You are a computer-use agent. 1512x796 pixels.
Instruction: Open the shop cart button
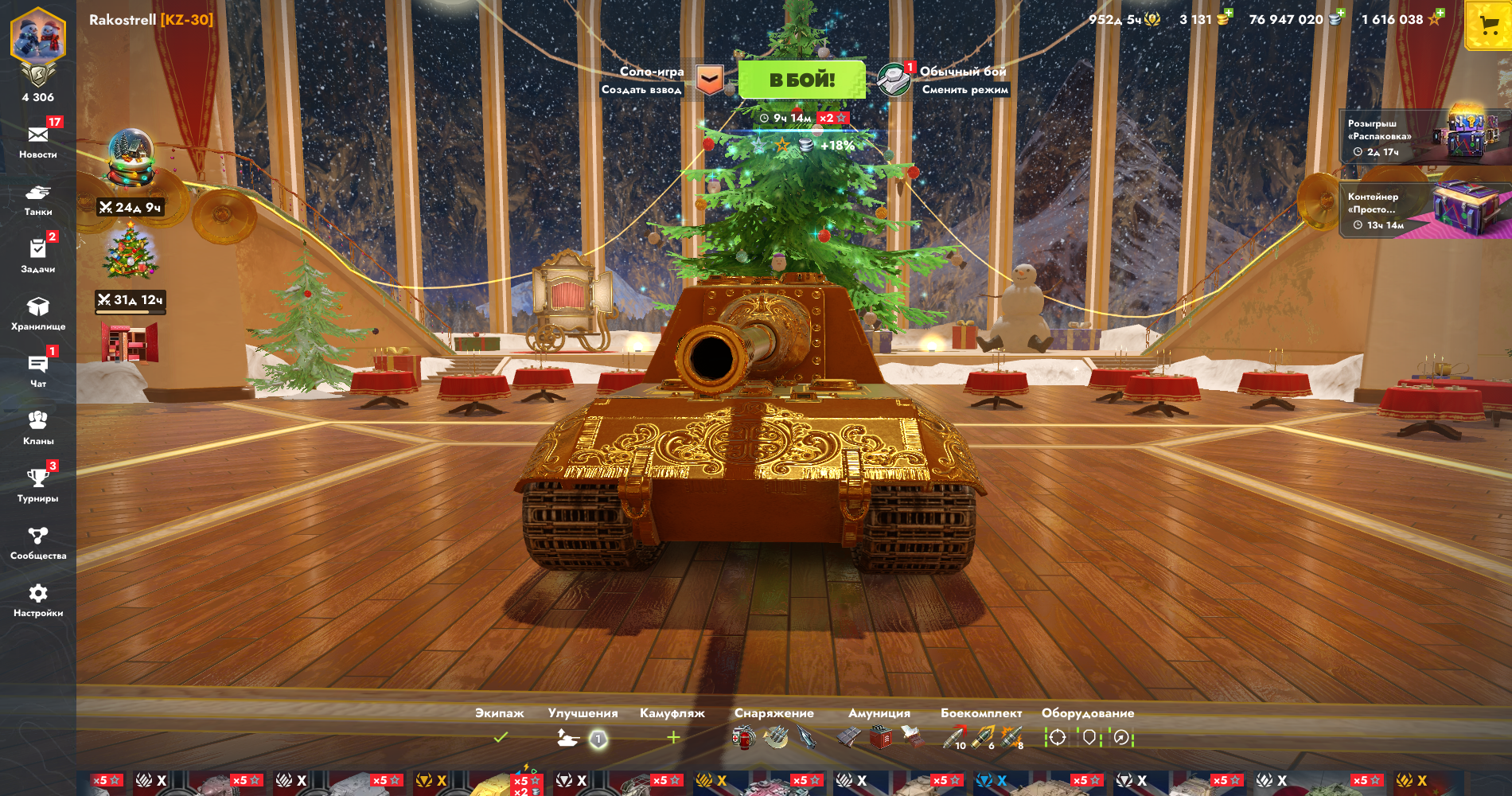coord(1488,26)
